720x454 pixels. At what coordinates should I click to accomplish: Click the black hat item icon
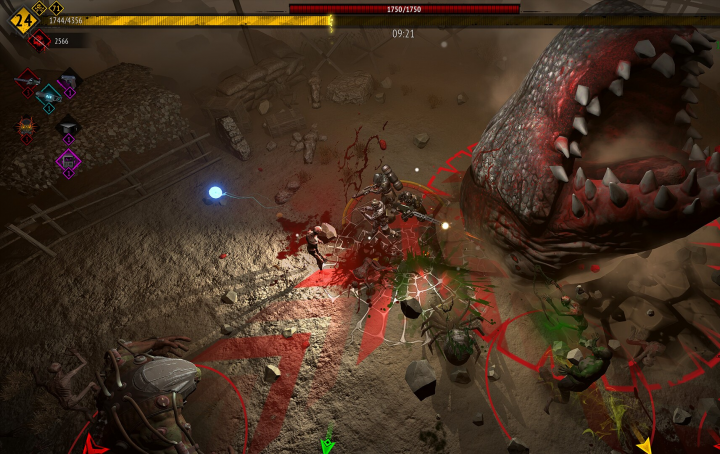[x=68, y=126]
